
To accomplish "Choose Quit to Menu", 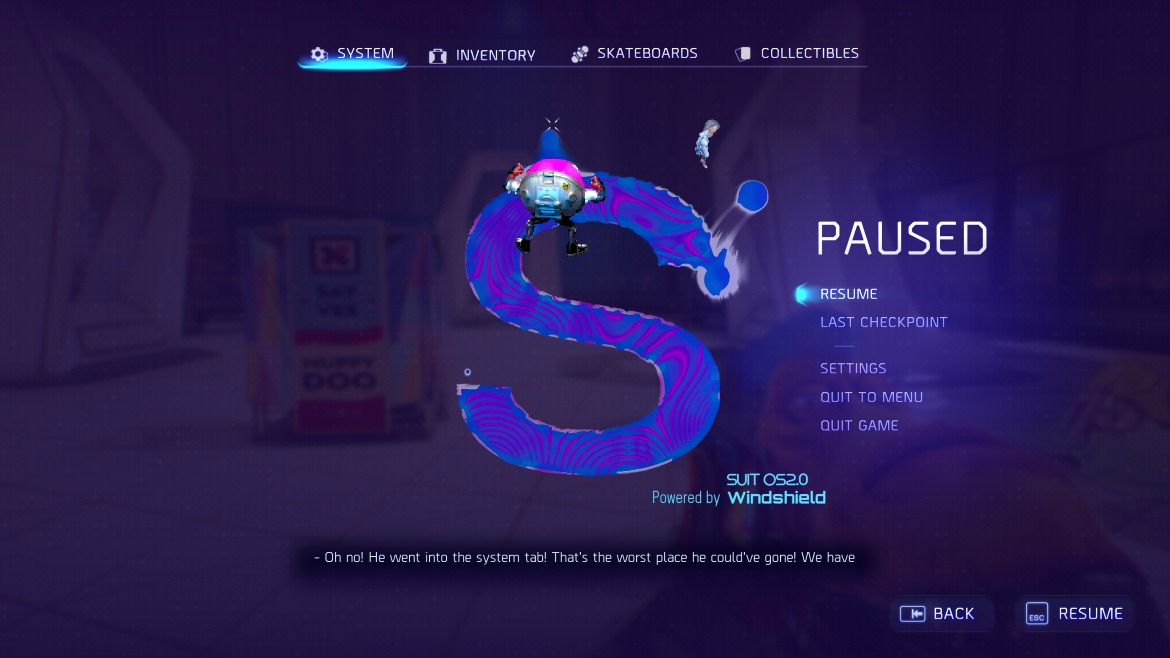I will (871, 397).
